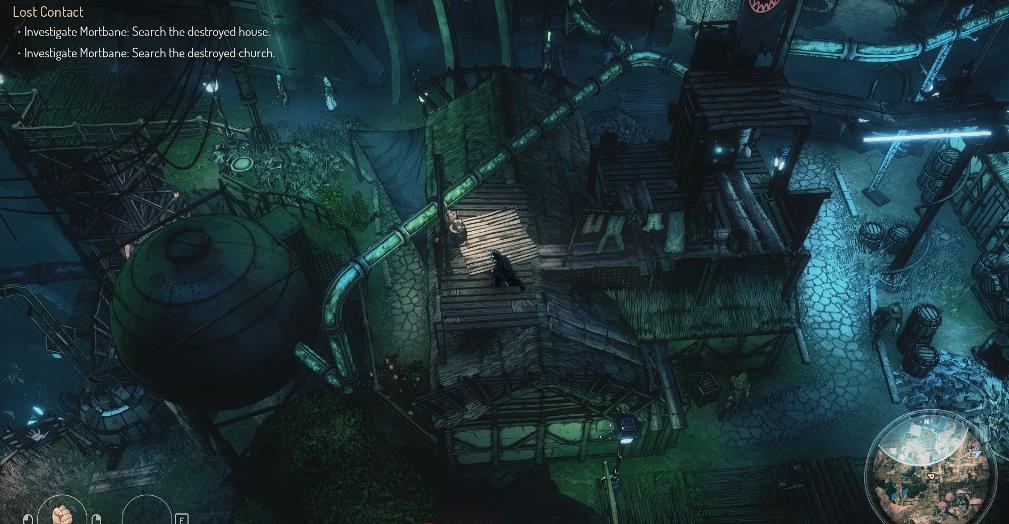Screen dimensions: 1009x524
Task: Open the Lost Contact quest tracker
Action: point(48,12)
